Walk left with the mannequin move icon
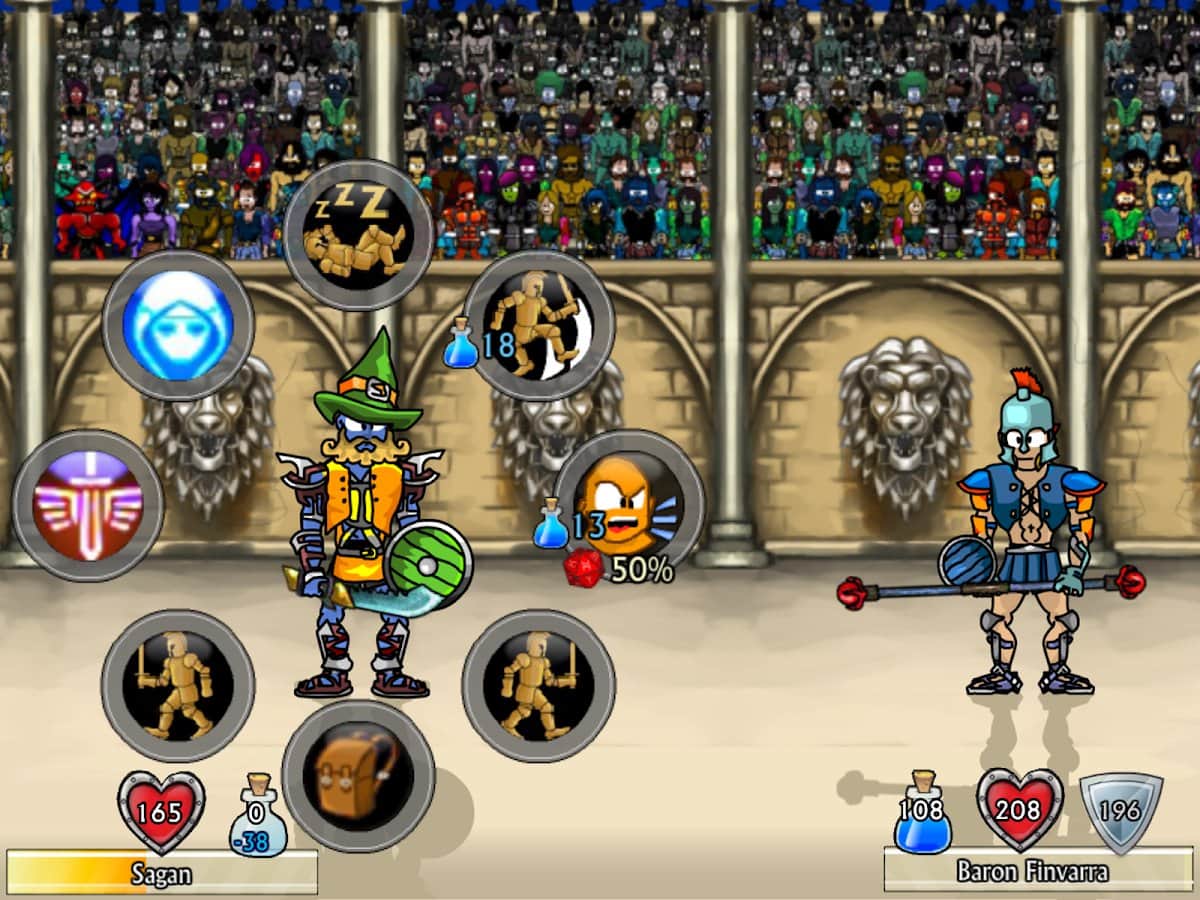Image resolution: width=1200 pixels, height=900 pixels. pos(178,685)
